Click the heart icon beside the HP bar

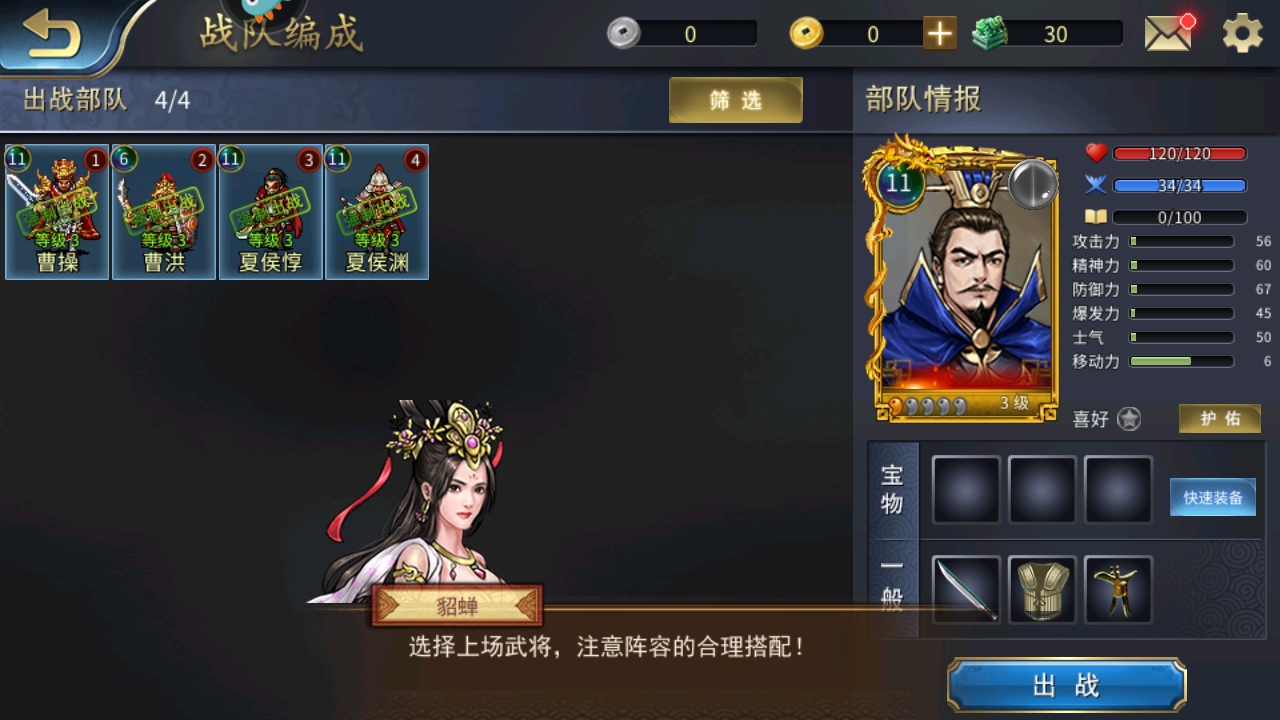pyautogui.click(x=1096, y=152)
